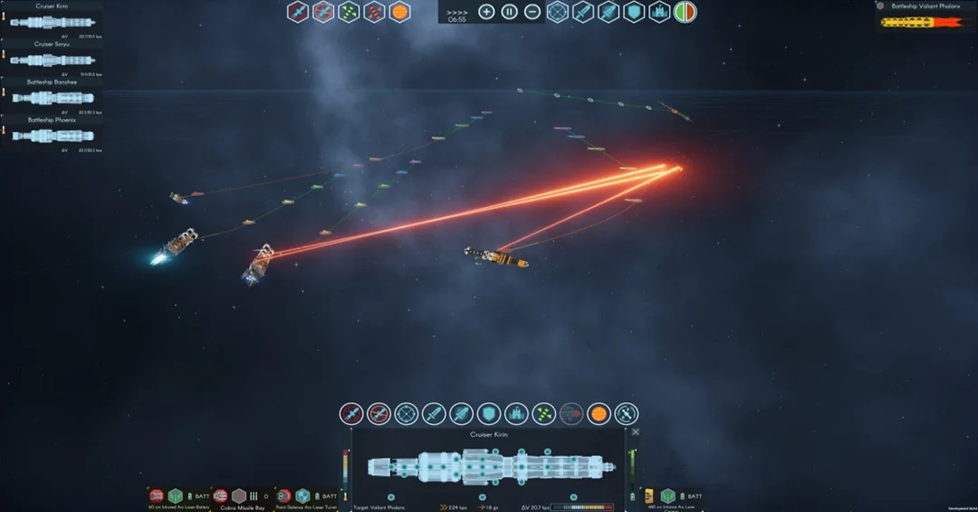Select Cruiser Soryu in the fleet list

(x=51, y=55)
